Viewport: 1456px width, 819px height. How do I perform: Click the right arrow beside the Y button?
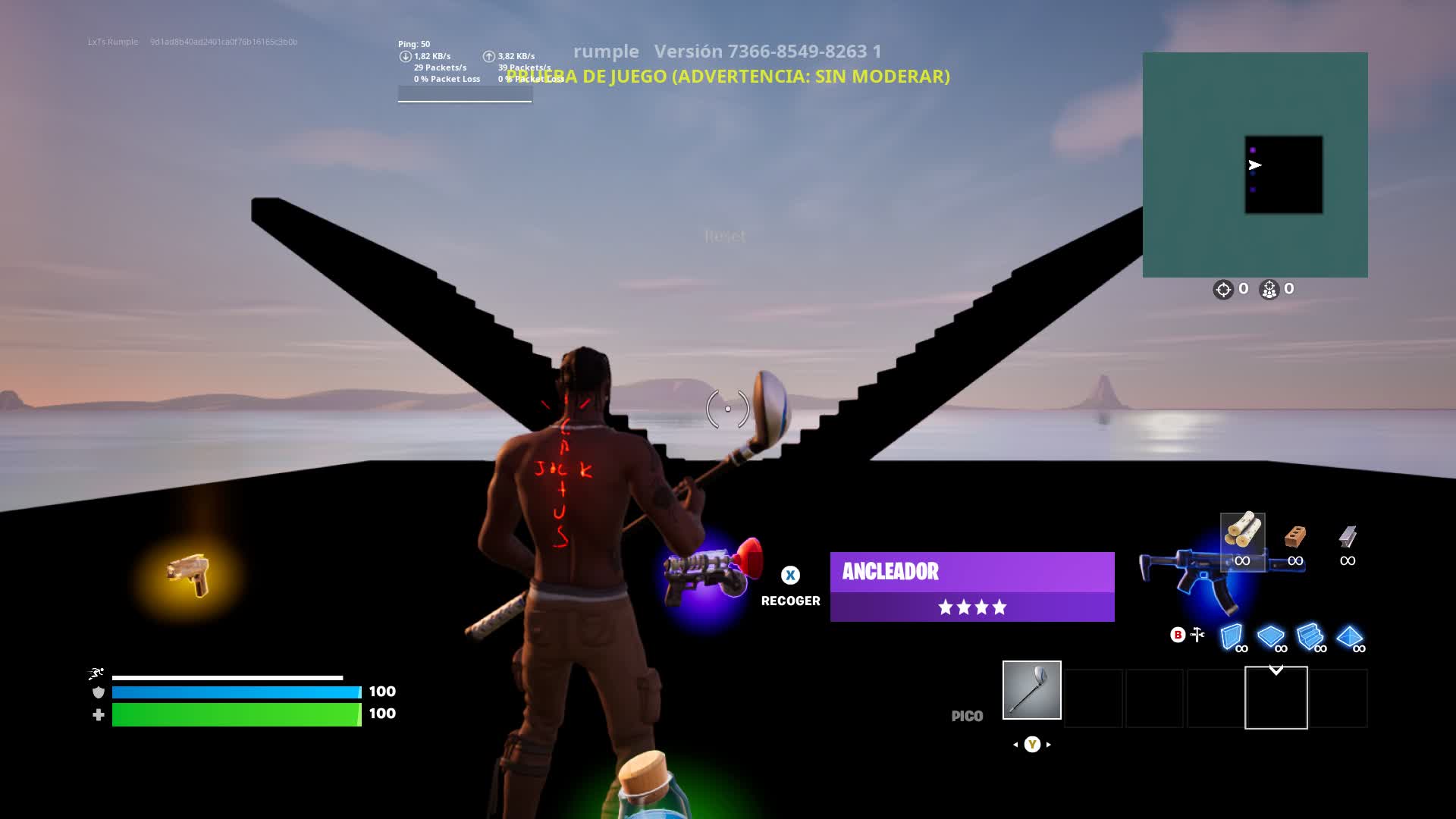click(1050, 745)
